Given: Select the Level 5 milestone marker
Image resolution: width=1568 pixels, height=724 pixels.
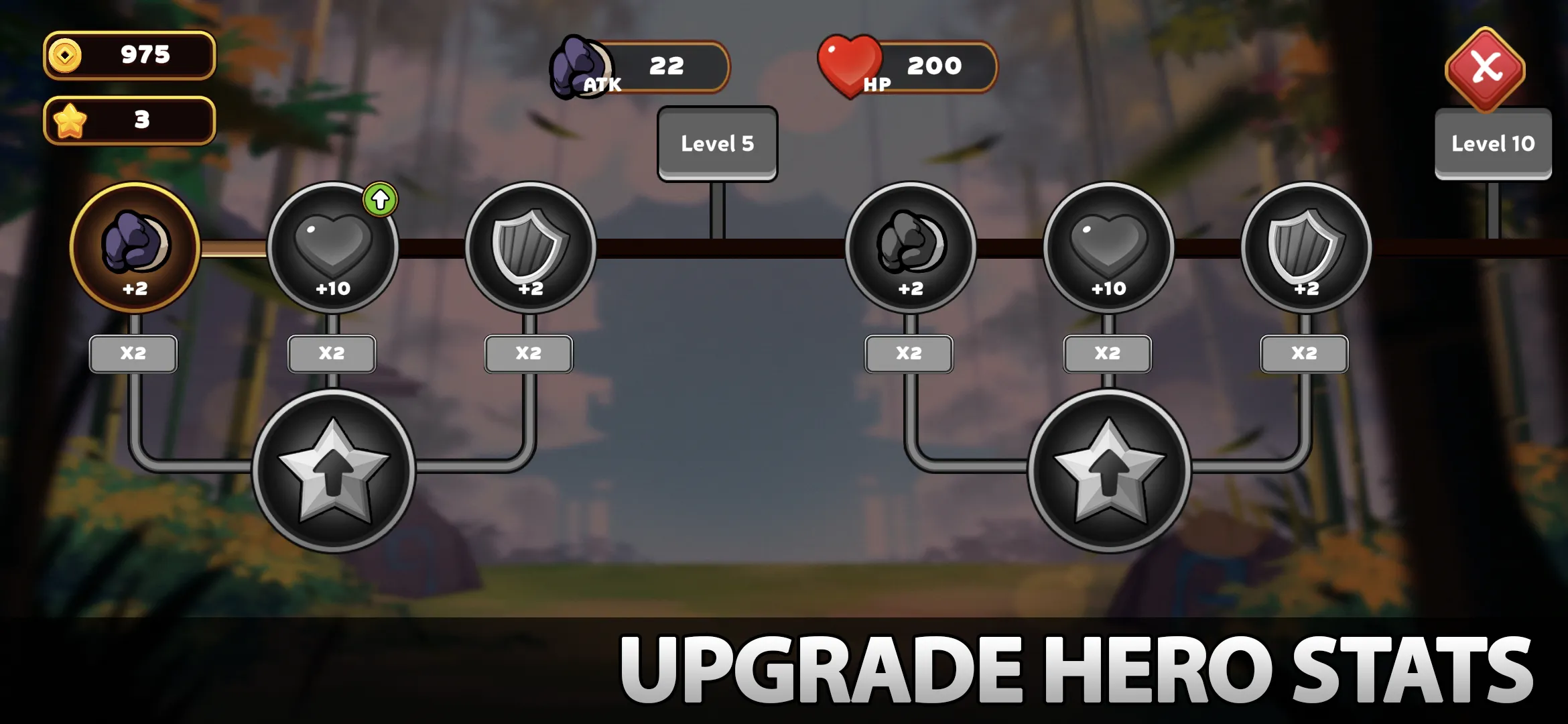Looking at the screenshot, I should click(x=717, y=143).
